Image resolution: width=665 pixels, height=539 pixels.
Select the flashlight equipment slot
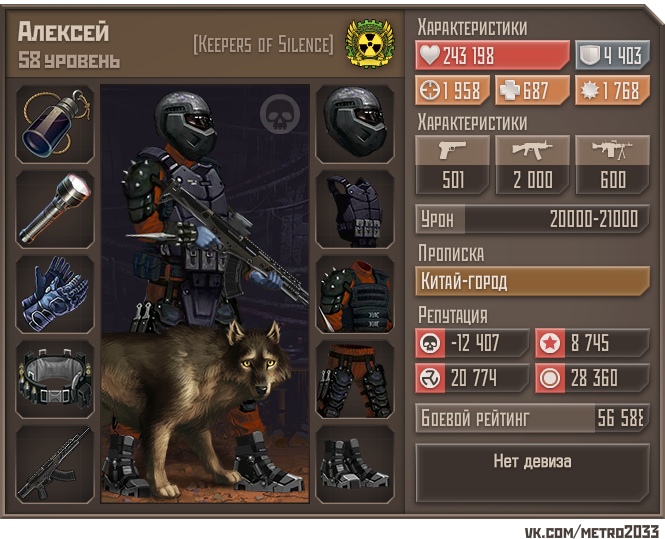(x=55, y=209)
